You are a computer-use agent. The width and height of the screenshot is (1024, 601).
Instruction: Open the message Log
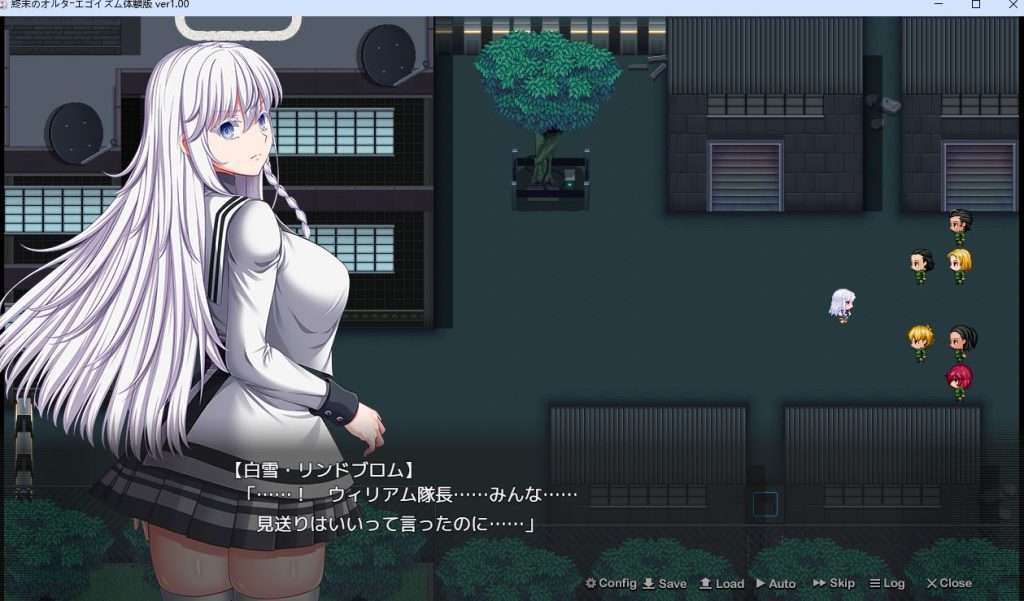[887, 583]
